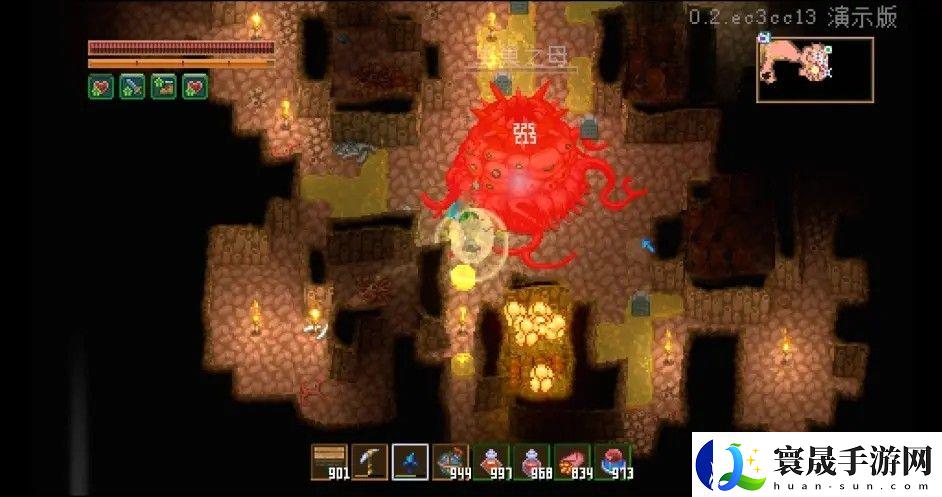The image size is (942, 497).
Task: Equip the pickaxe from the hotbar
Action: tap(369, 461)
